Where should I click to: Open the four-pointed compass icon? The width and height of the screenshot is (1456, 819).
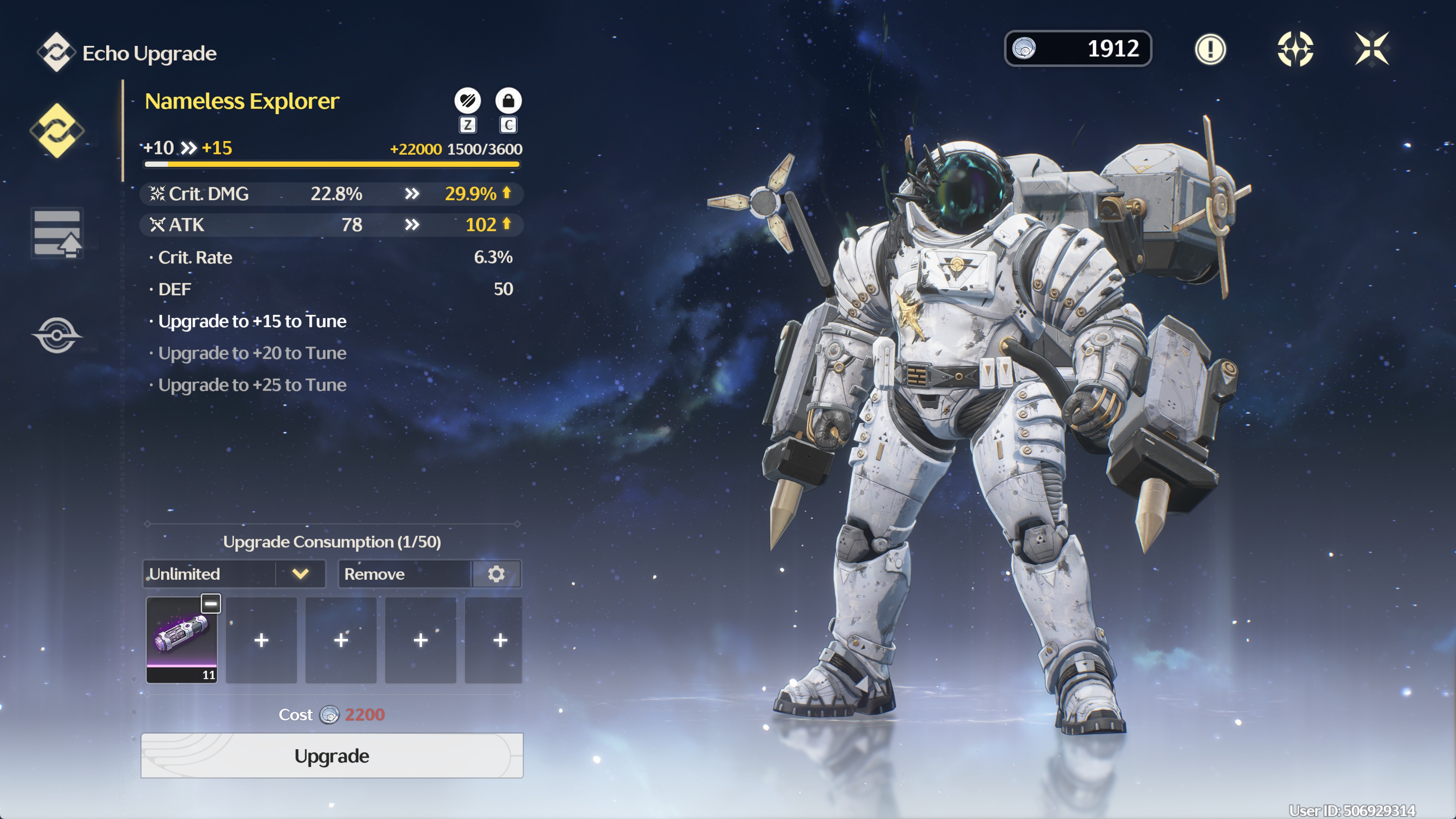[x=1295, y=49]
